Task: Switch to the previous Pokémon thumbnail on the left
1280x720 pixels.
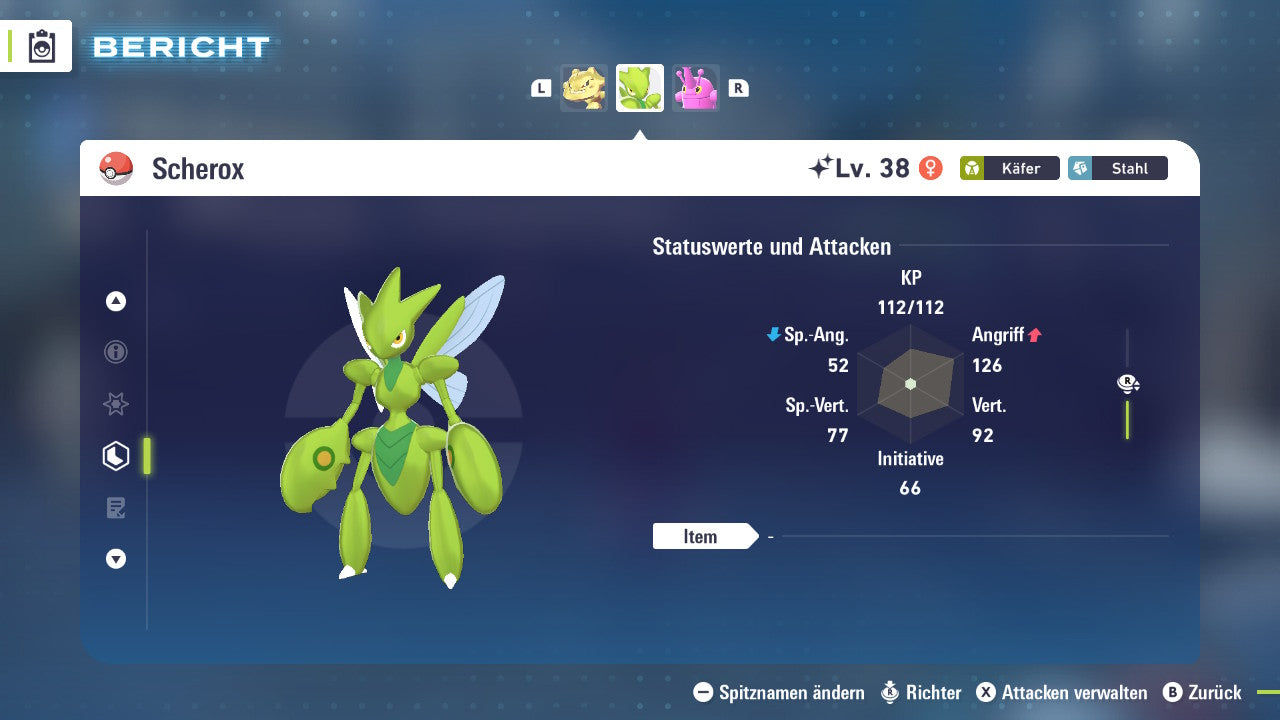Action: (x=585, y=87)
